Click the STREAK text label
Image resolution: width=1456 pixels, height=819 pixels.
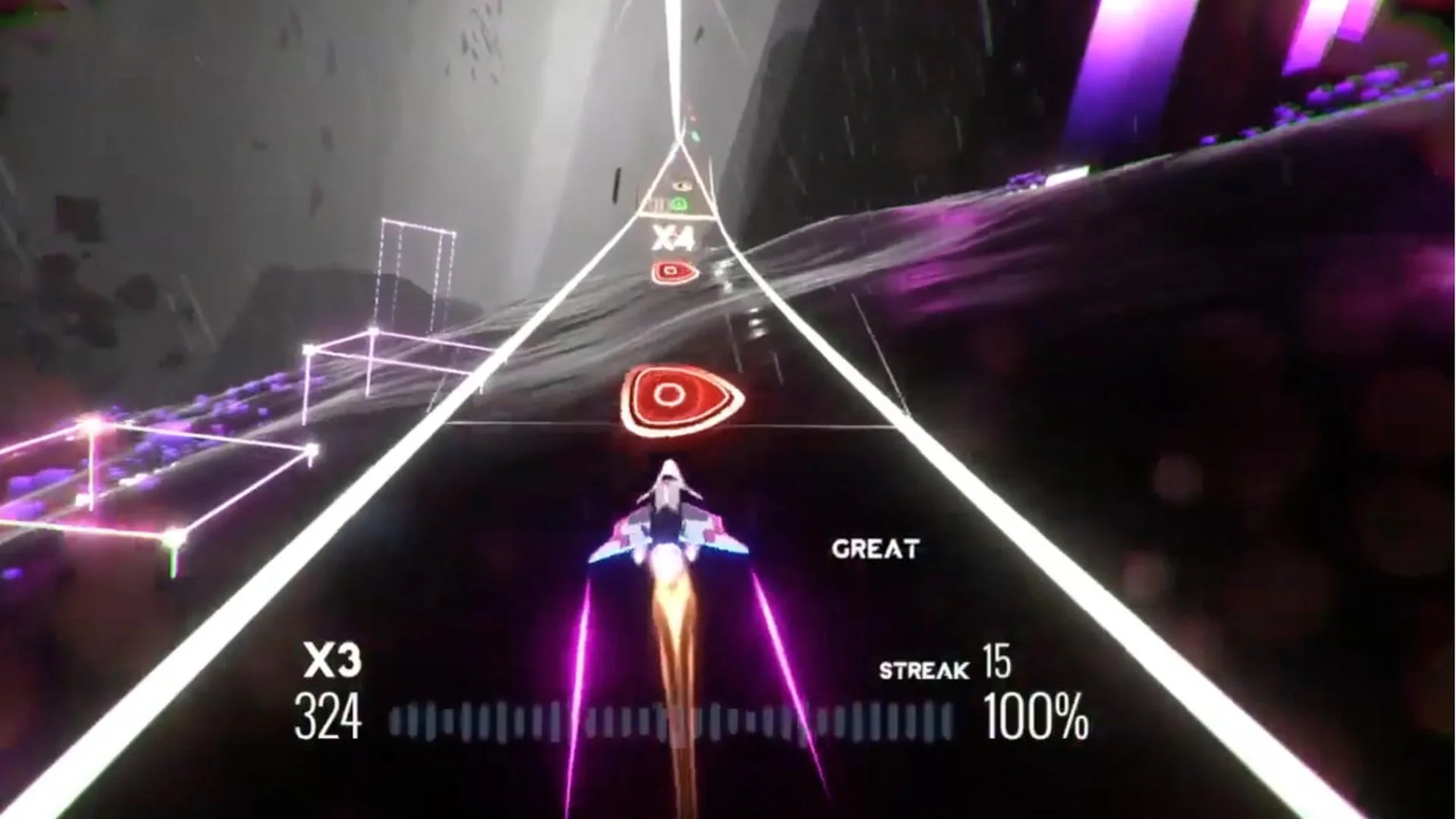(924, 671)
